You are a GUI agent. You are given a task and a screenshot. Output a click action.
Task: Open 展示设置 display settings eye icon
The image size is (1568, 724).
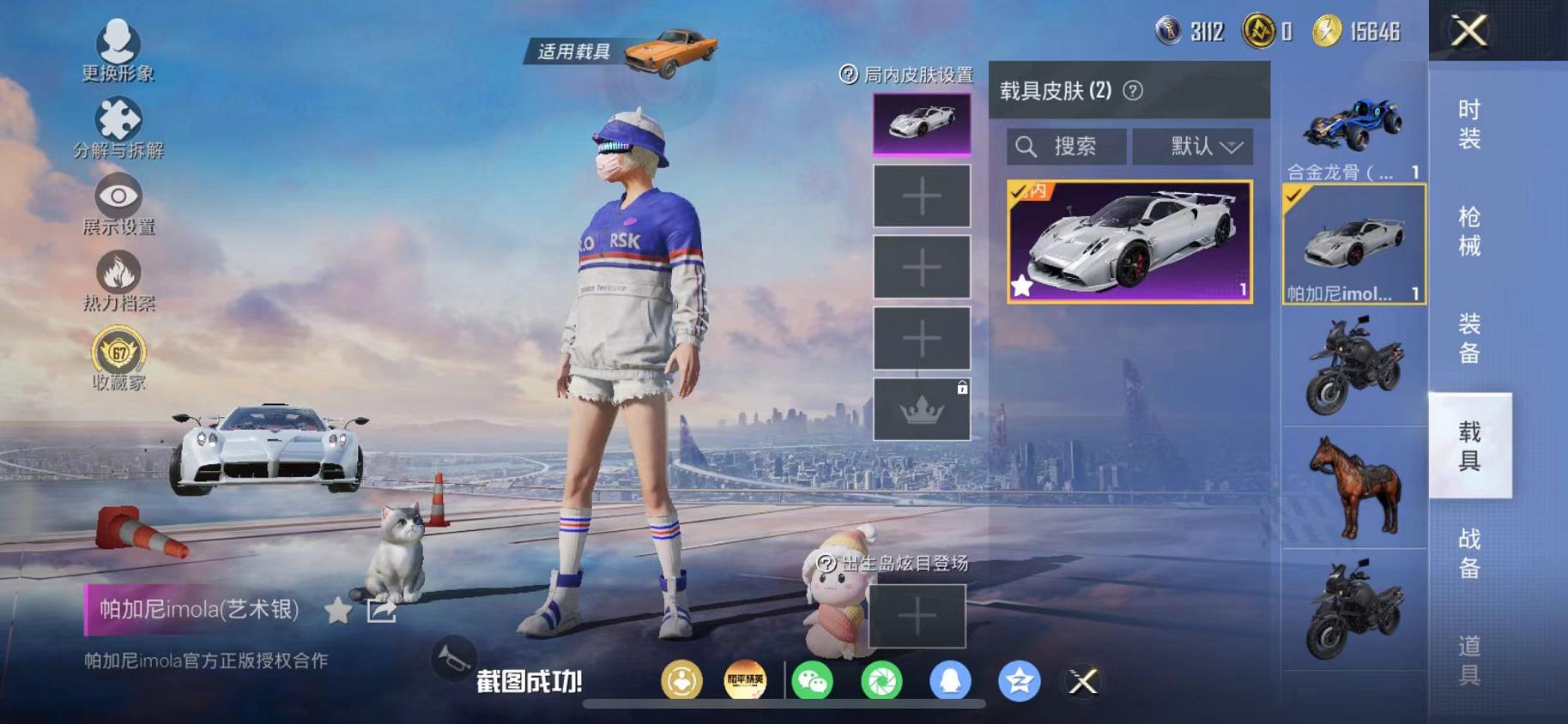pyautogui.click(x=118, y=196)
